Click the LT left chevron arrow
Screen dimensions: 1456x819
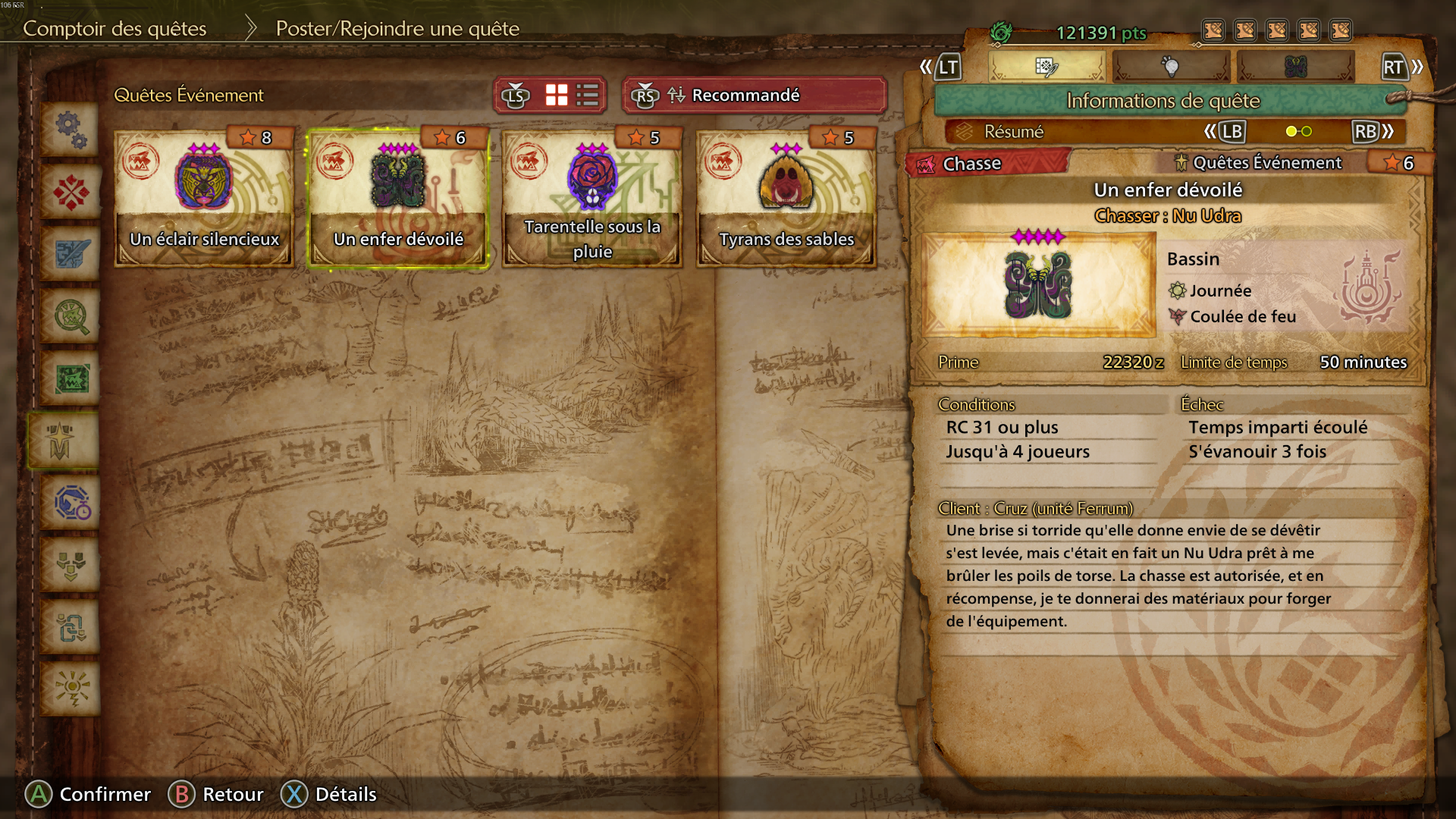pyautogui.click(x=927, y=67)
